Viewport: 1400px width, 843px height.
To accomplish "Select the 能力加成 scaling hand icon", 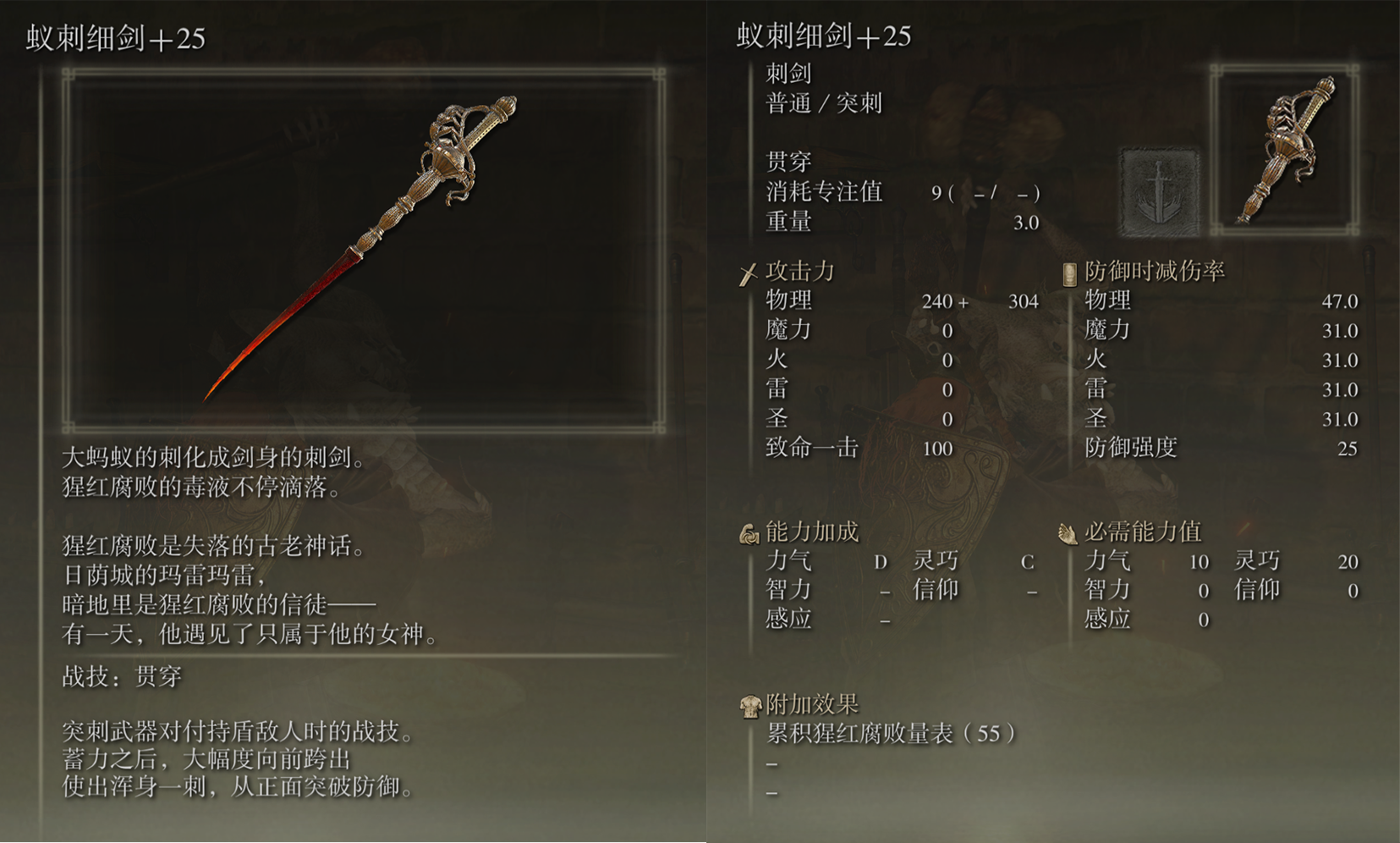I will pos(749,533).
